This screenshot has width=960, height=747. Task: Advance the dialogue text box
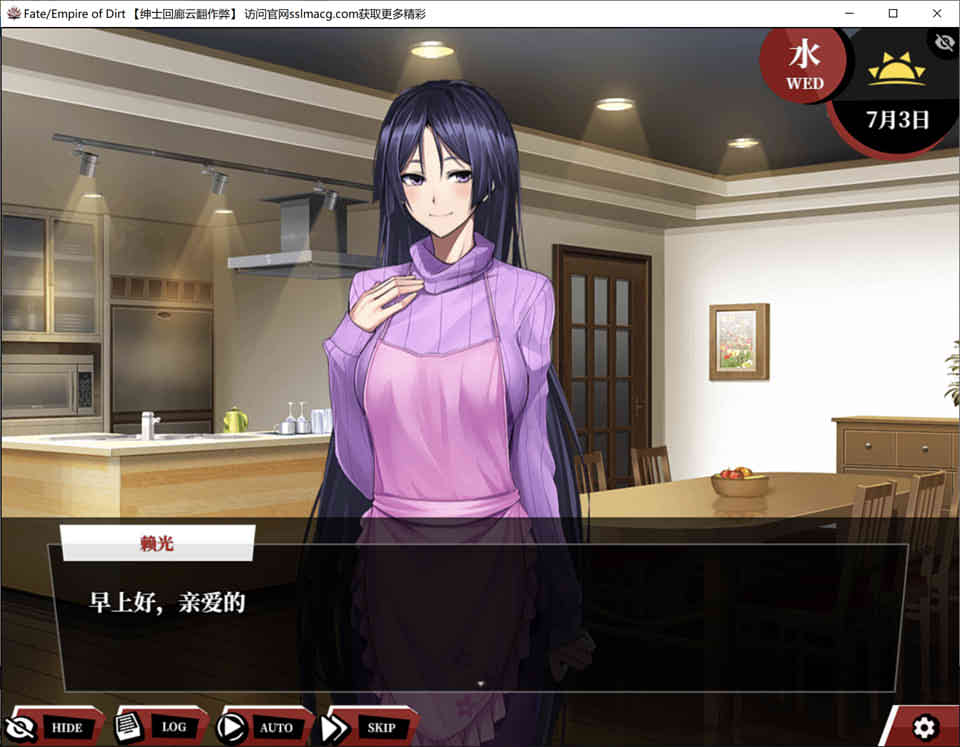[478, 618]
